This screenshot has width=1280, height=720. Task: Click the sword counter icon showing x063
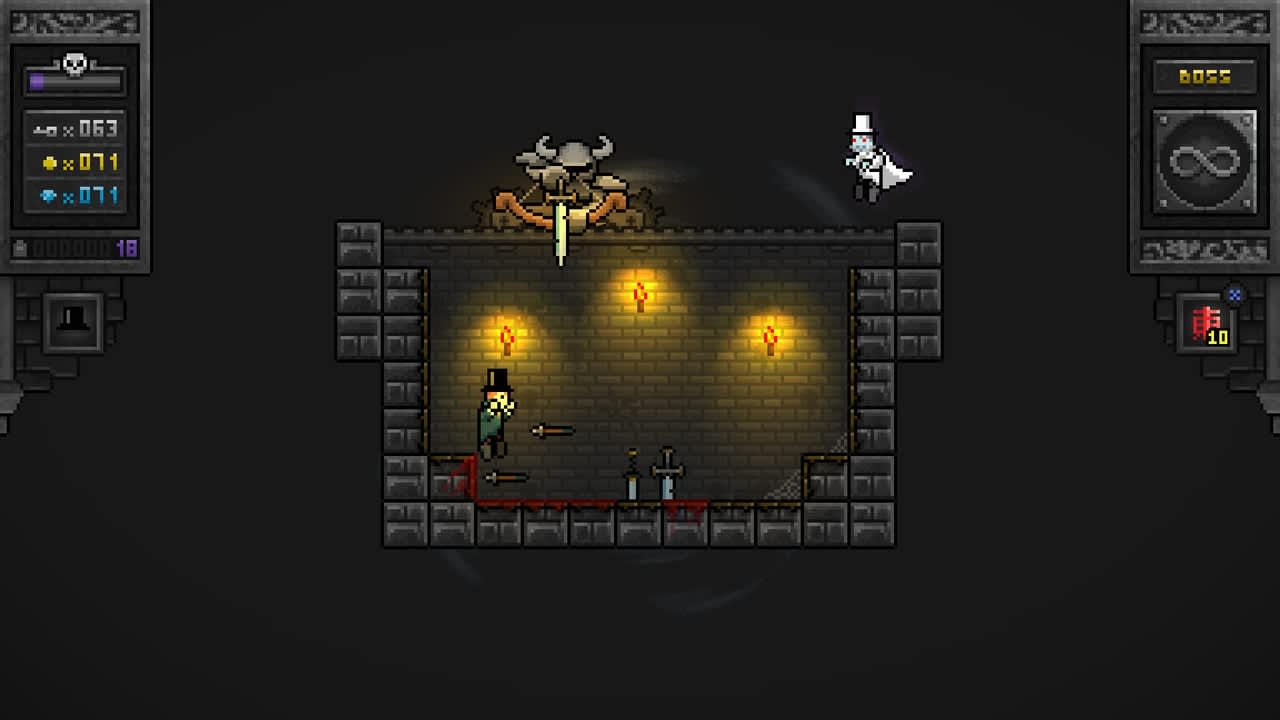pos(44,129)
